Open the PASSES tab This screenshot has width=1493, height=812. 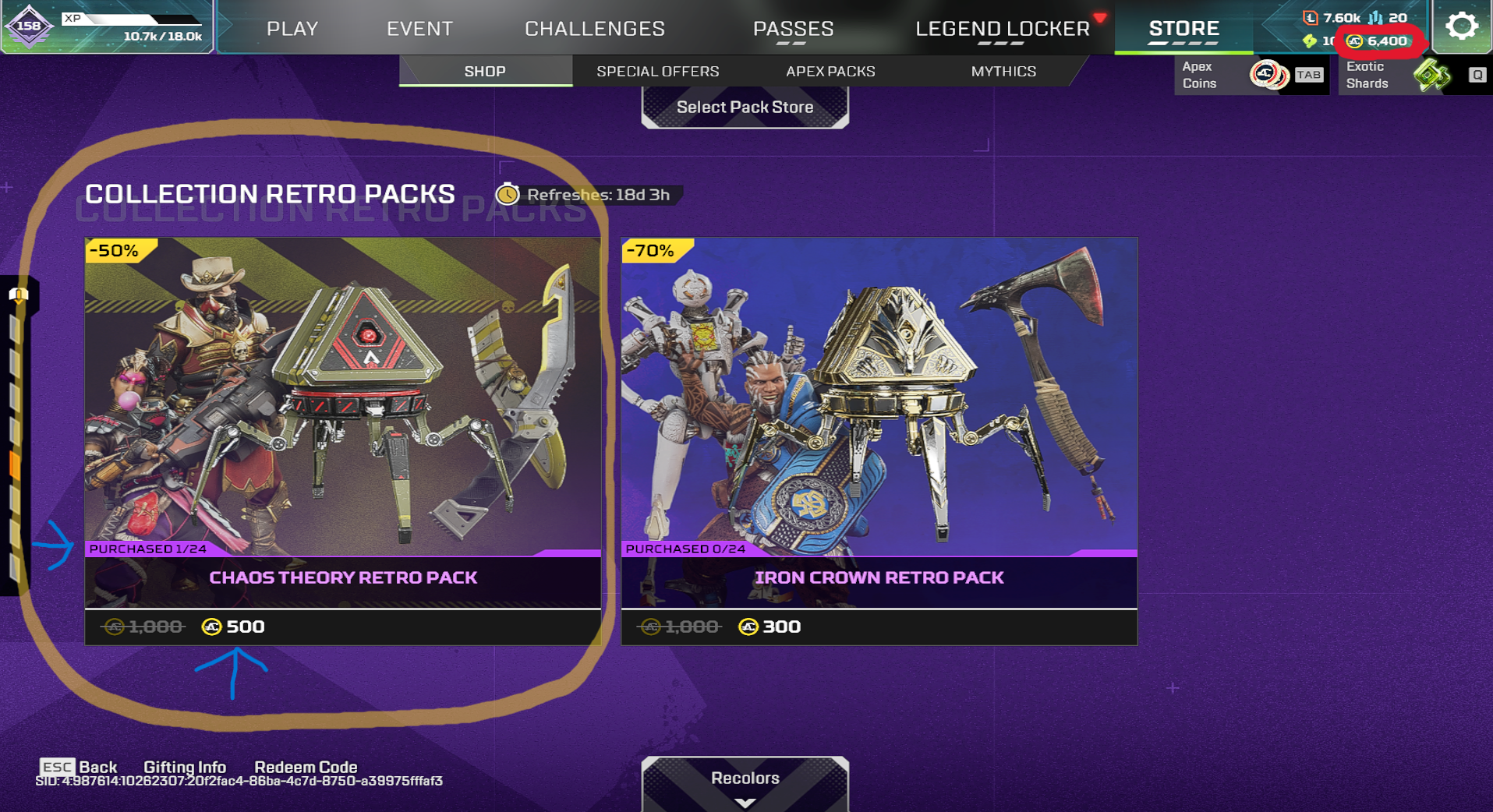tap(793, 29)
